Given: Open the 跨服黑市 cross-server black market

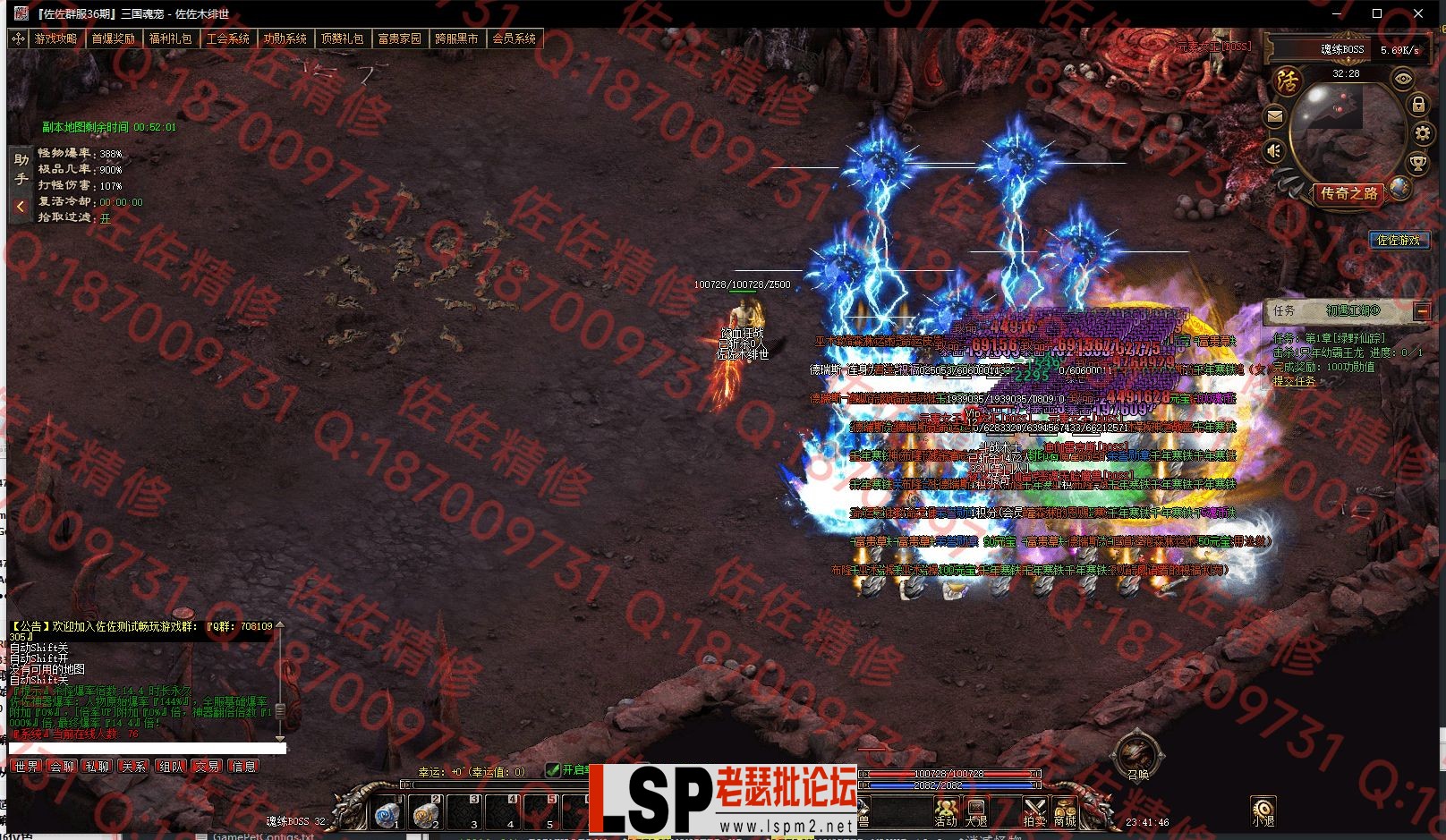Looking at the screenshot, I should (456, 38).
